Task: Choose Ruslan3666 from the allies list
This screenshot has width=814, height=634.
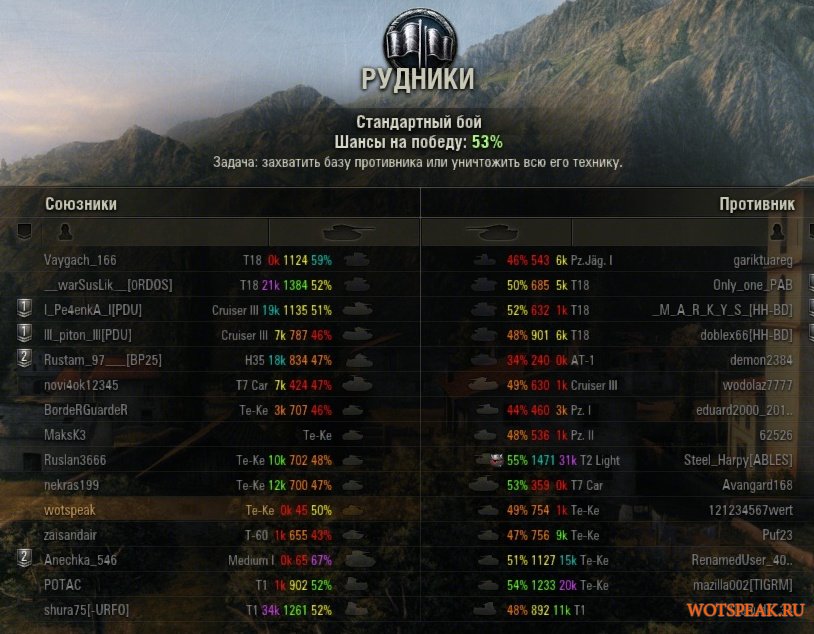Action: coord(75,460)
